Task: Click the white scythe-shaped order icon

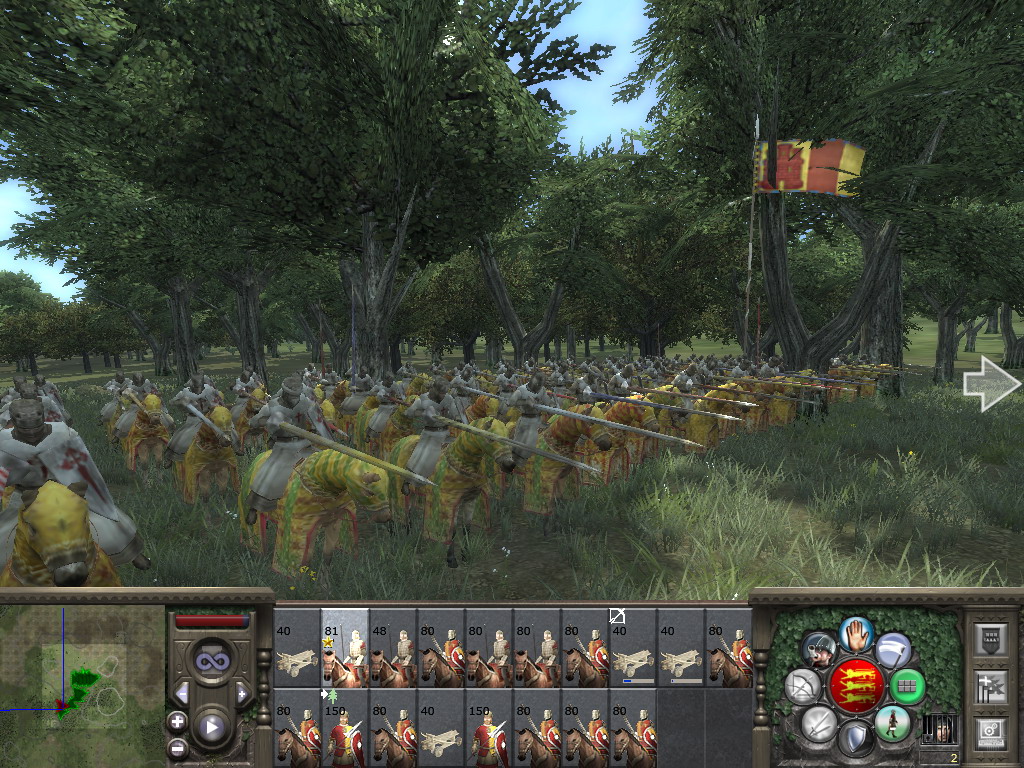Action: (x=893, y=650)
